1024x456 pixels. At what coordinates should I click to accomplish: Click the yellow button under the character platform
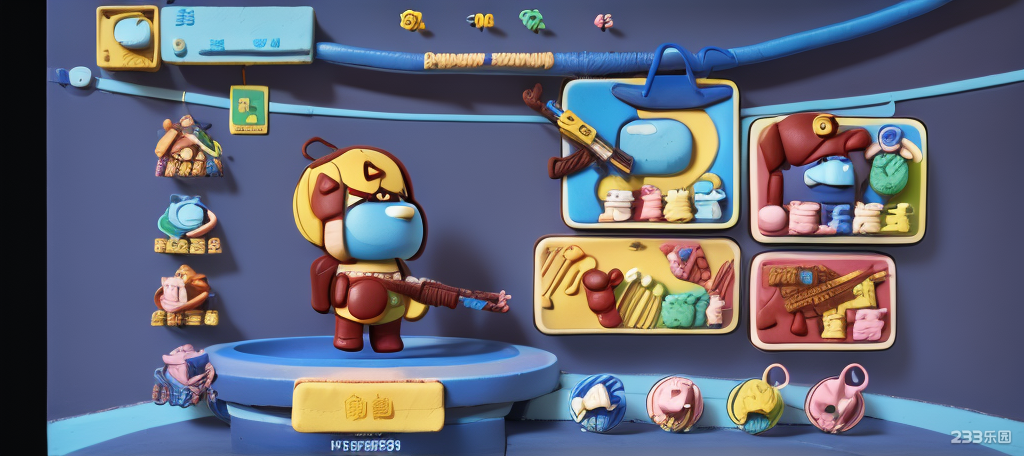[367, 405]
